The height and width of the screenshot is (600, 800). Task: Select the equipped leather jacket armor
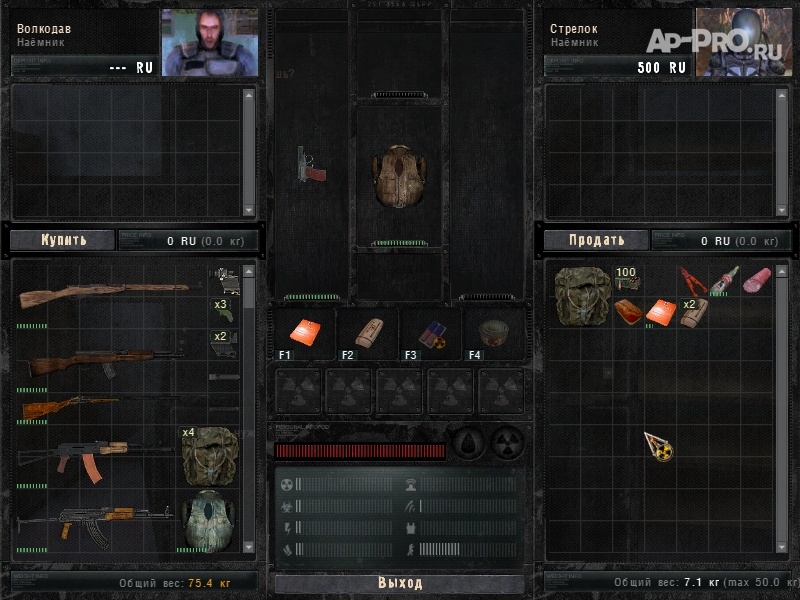click(400, 177)
